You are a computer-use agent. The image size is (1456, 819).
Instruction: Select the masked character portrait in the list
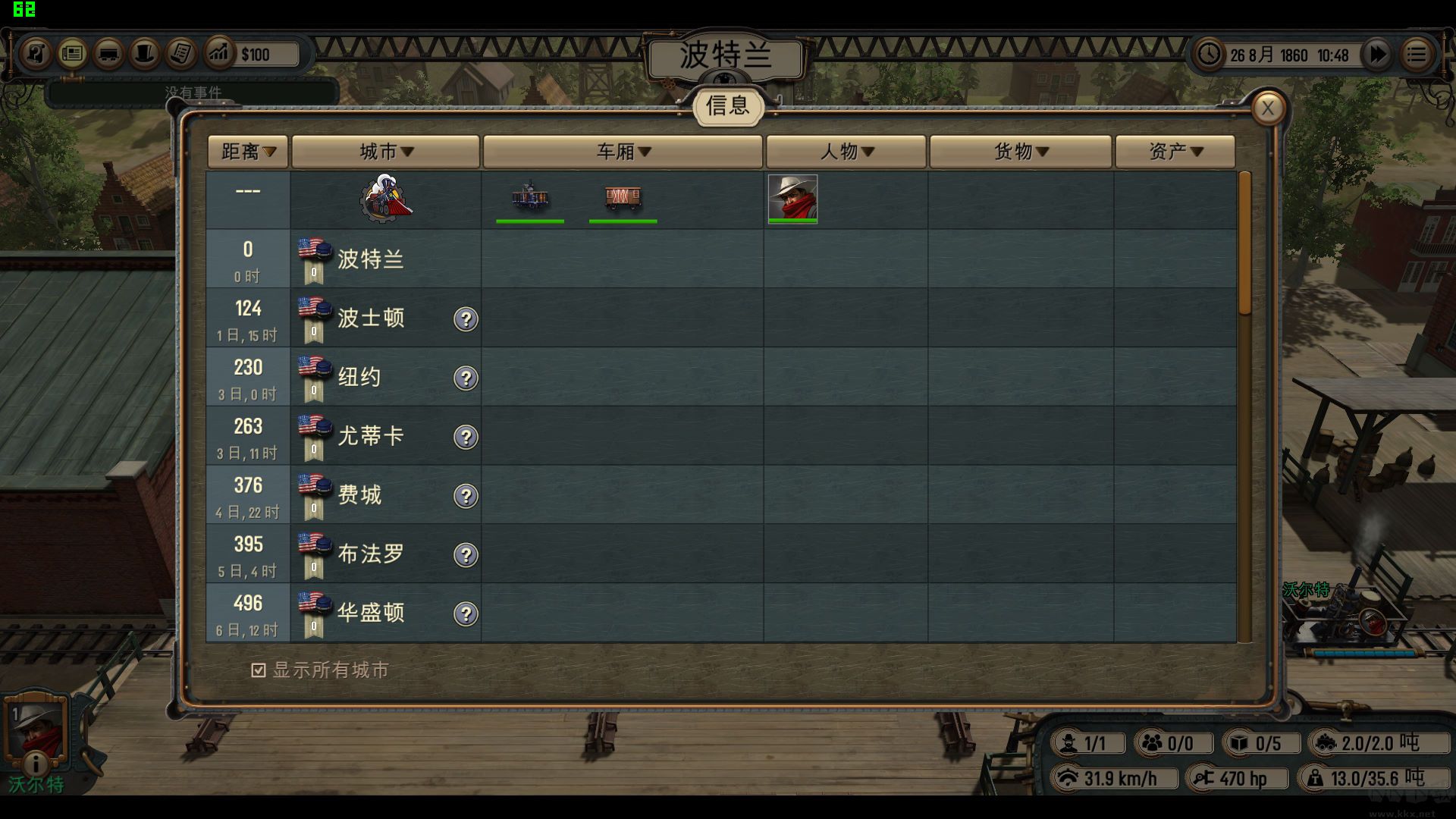click(792, 199)
